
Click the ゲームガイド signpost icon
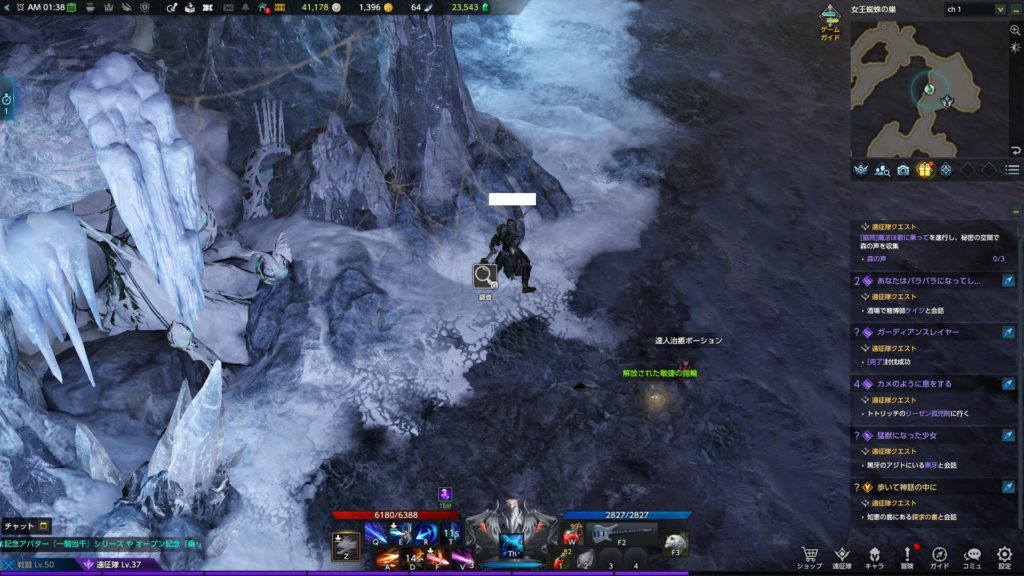[x=830, y=20]
